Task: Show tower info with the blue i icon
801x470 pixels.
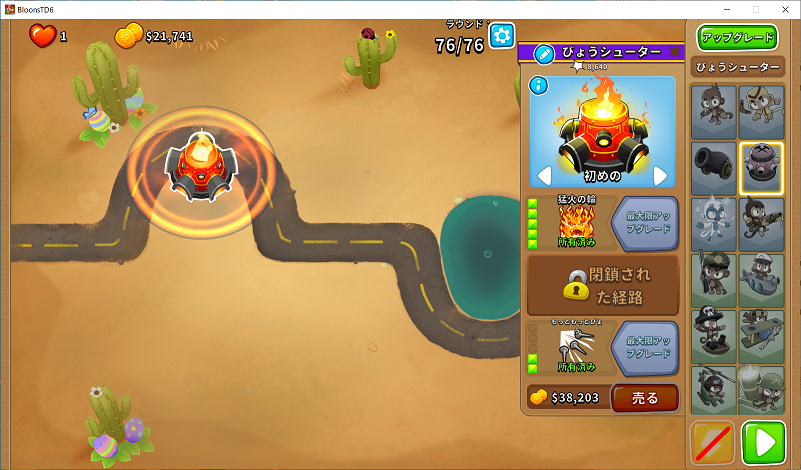Action: (537, 84)
